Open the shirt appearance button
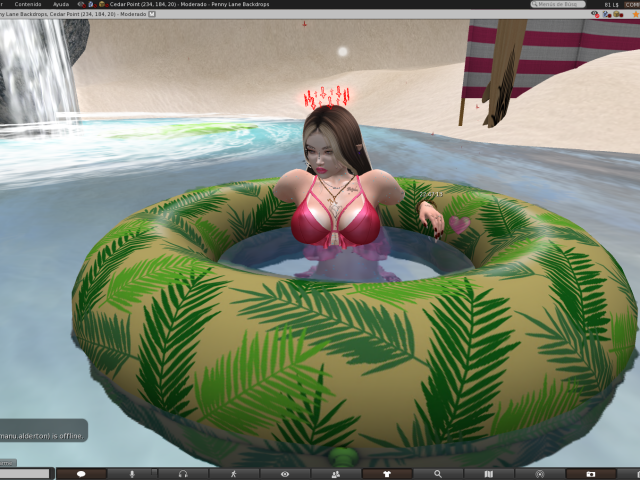The height and width of the screenshot is (480, 640). (387, 474)
